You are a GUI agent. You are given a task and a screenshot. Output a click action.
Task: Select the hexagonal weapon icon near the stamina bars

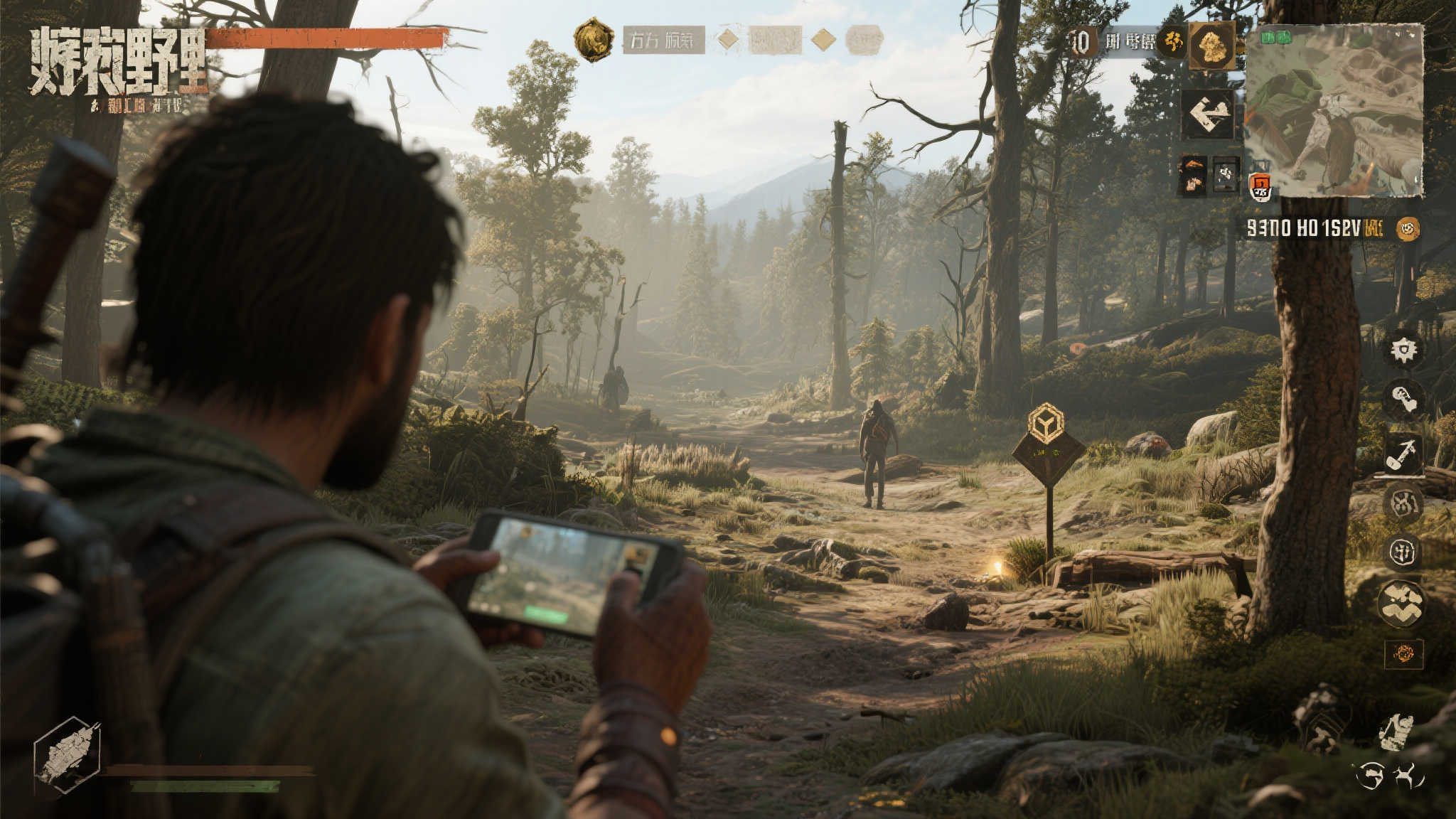(x=68, y=754)
